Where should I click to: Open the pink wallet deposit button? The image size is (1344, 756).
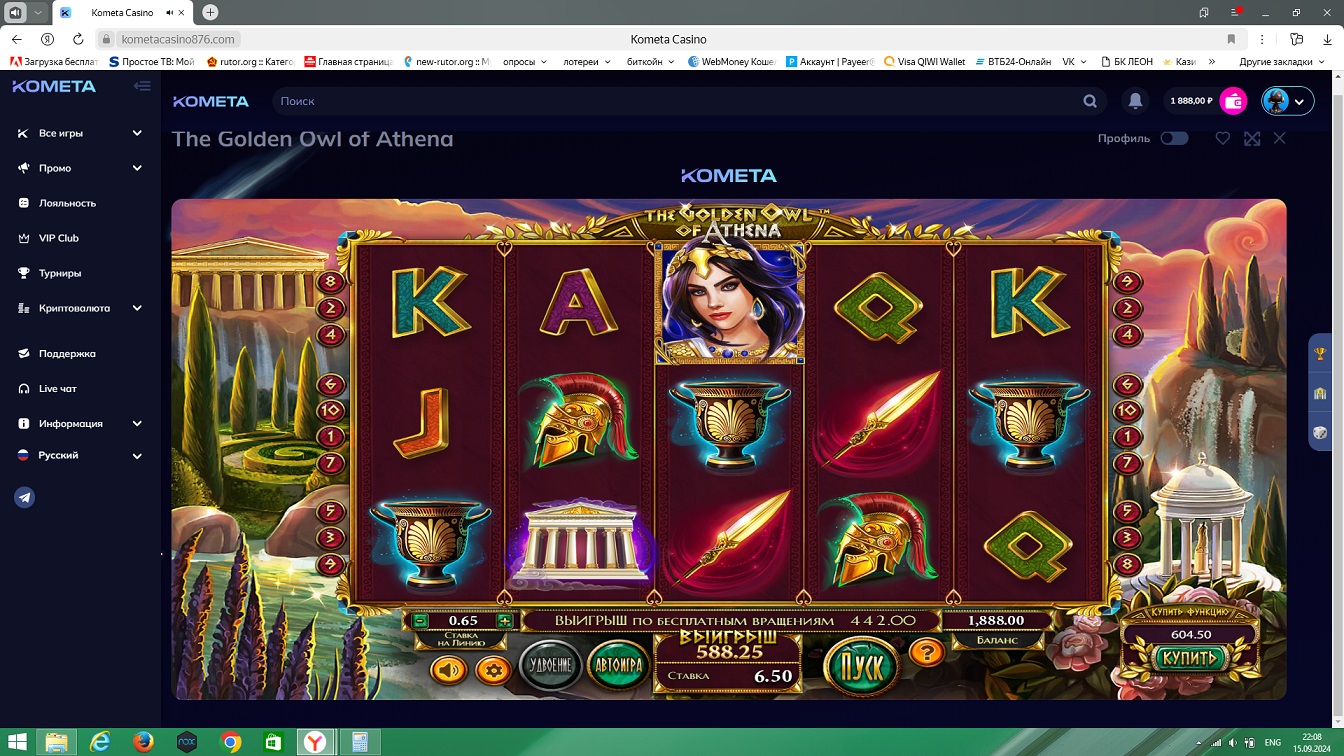(1234, 101)
